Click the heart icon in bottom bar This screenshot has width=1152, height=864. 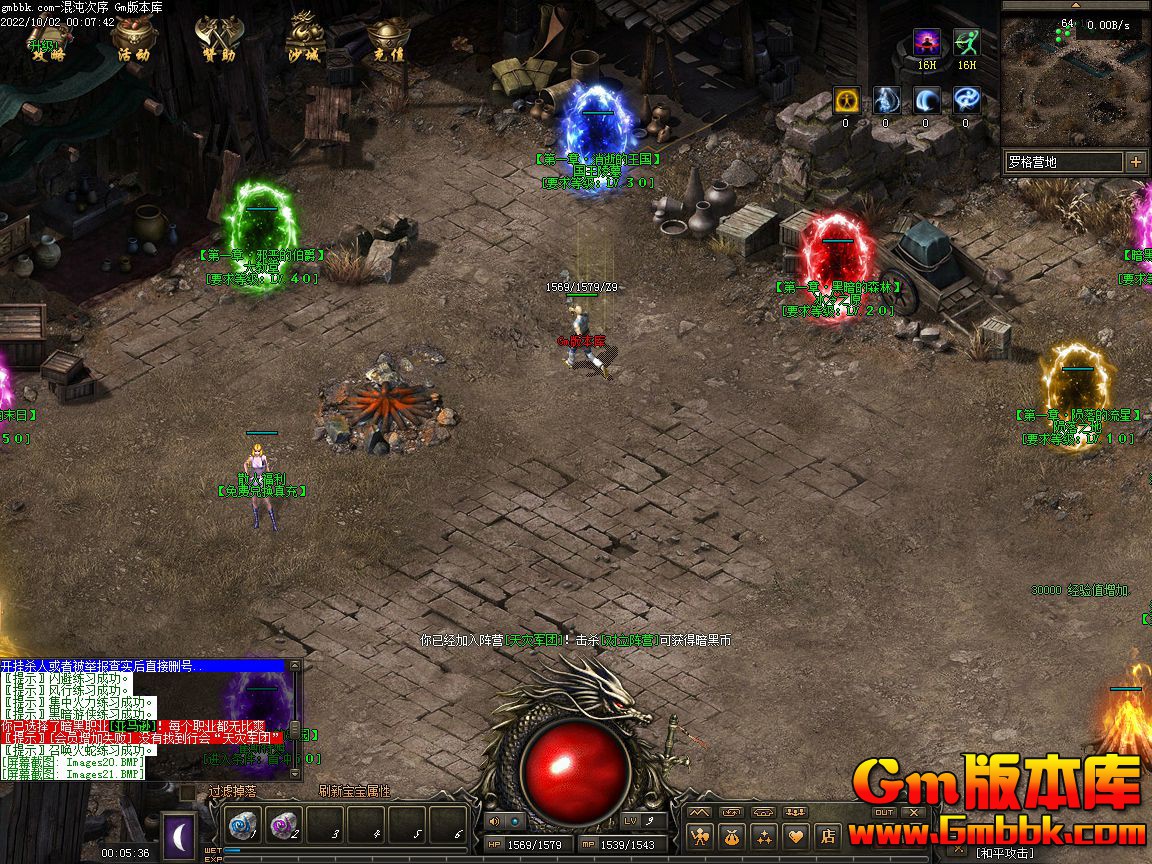796,835
